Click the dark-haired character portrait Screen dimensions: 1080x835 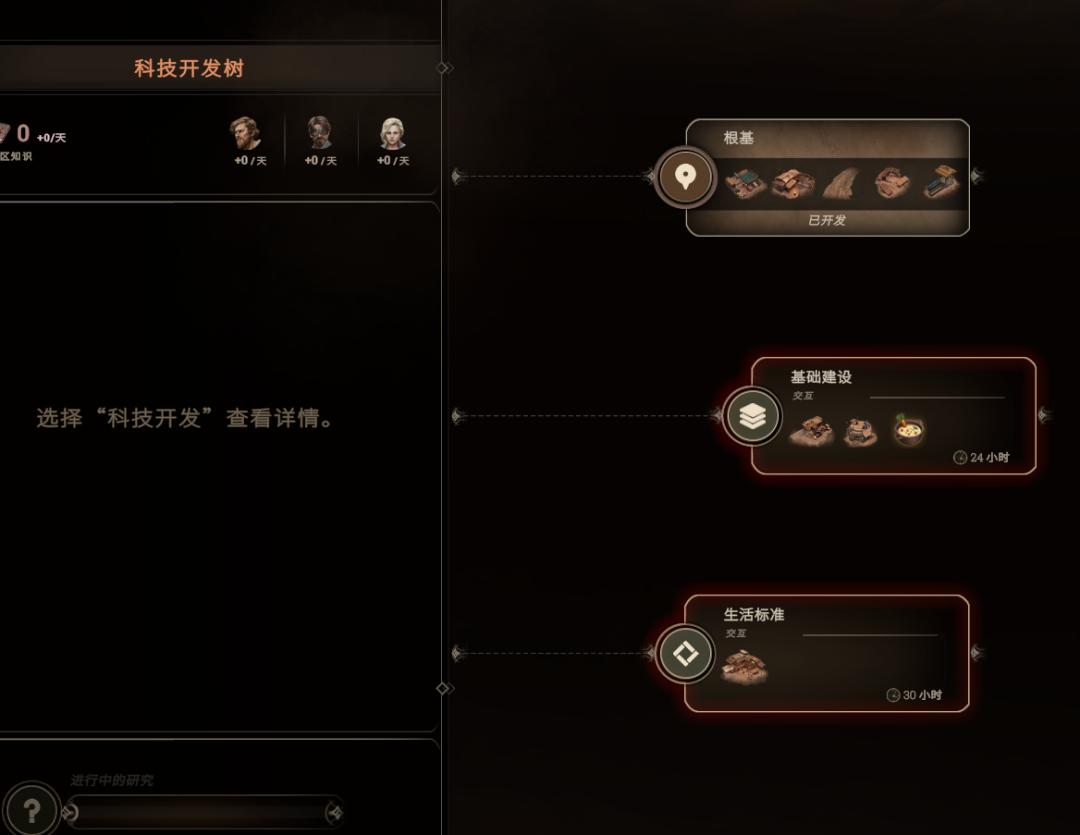(x=319, y=134)
